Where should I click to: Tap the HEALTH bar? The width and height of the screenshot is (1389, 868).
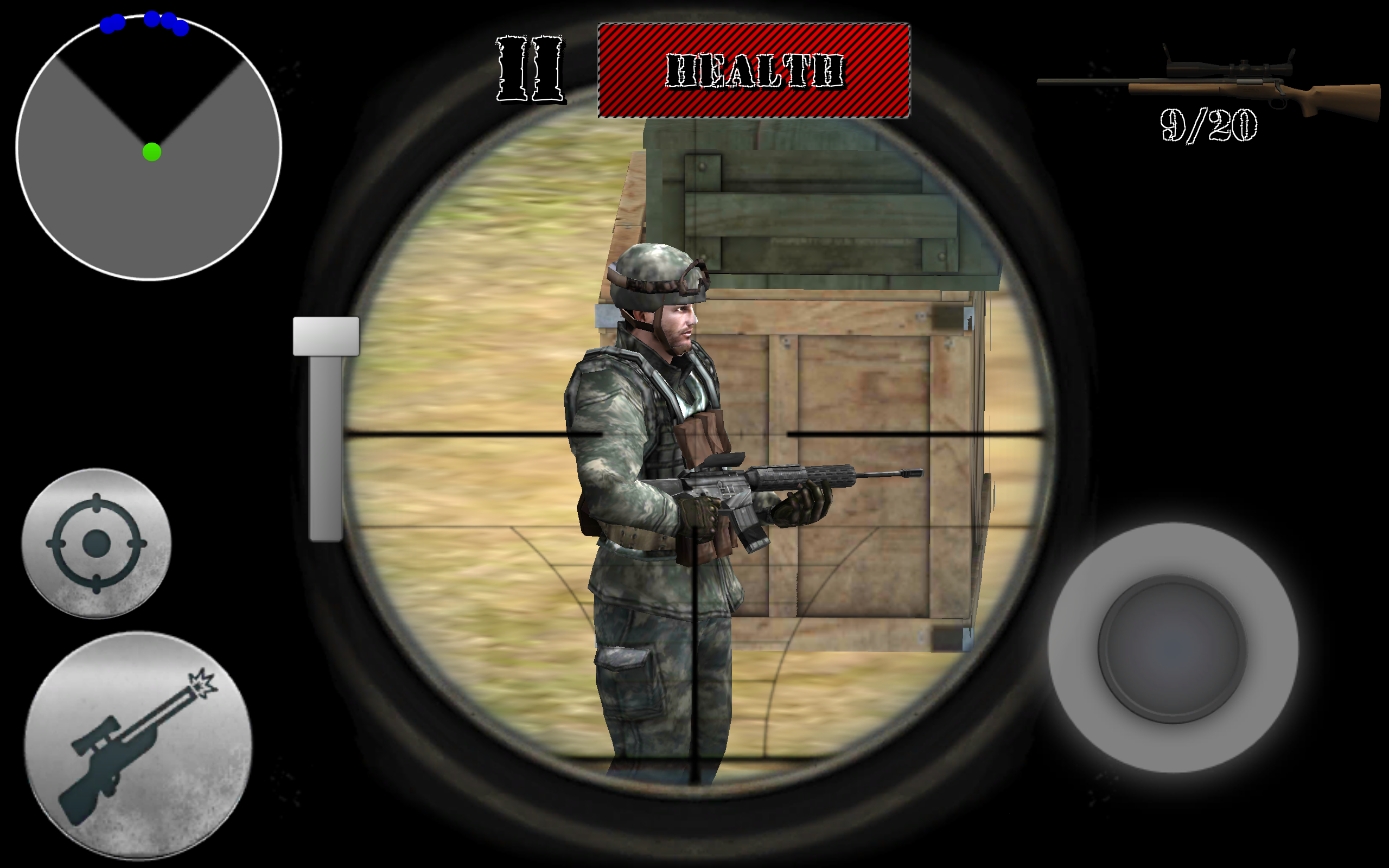pos(755,70)
